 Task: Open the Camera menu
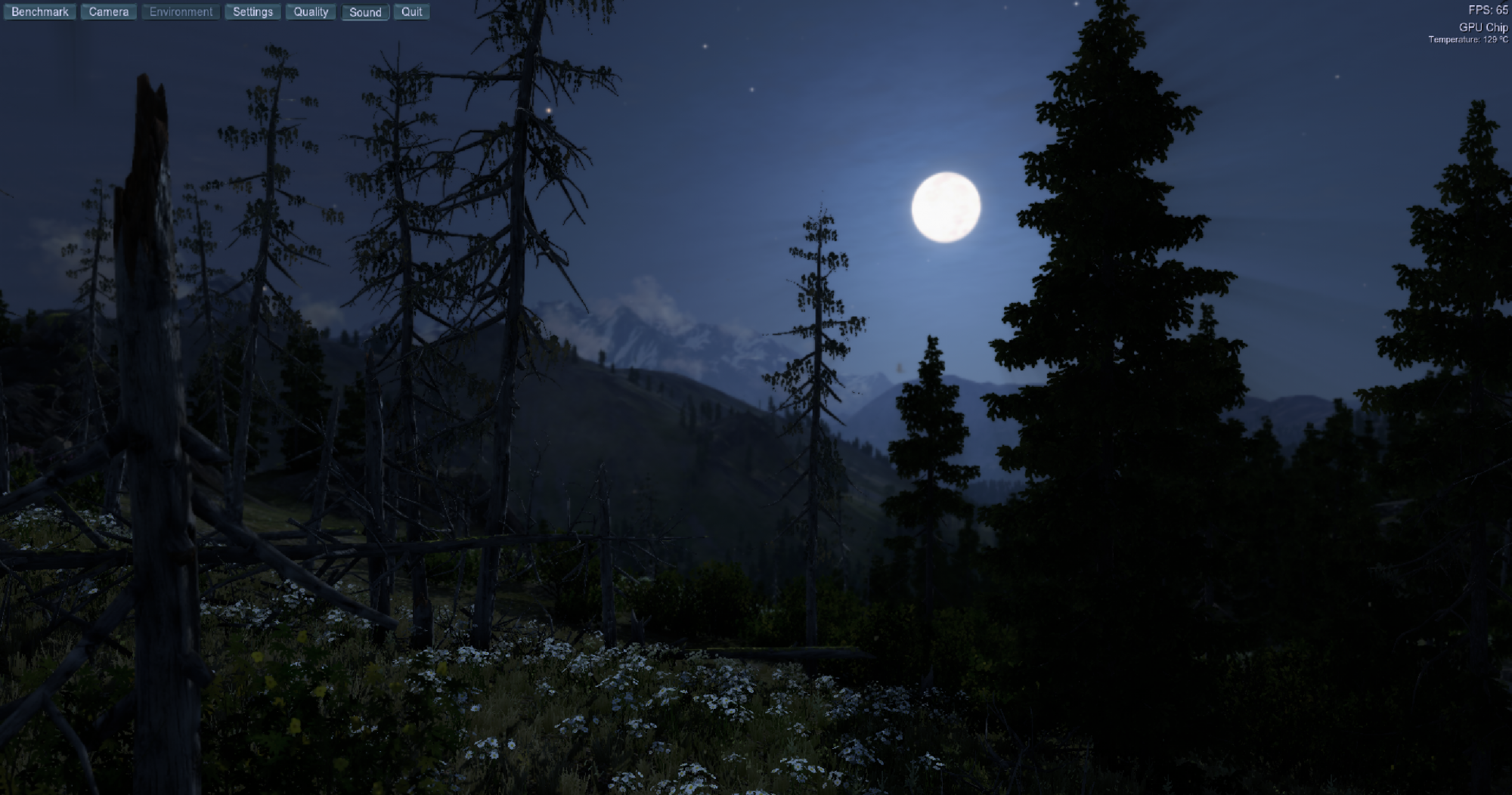pos(109,12)
